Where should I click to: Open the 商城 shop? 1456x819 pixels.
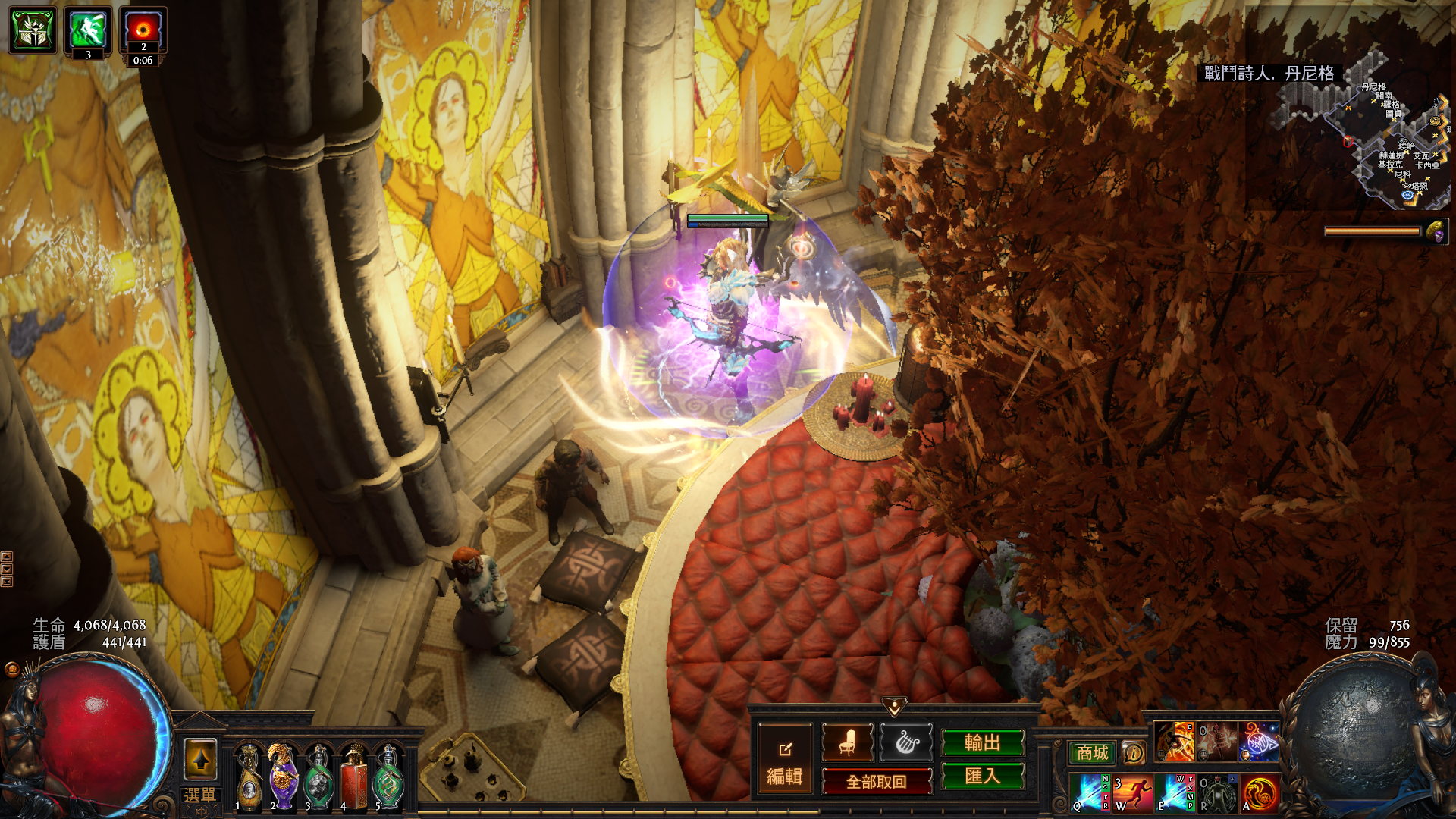coord(1092,753)
